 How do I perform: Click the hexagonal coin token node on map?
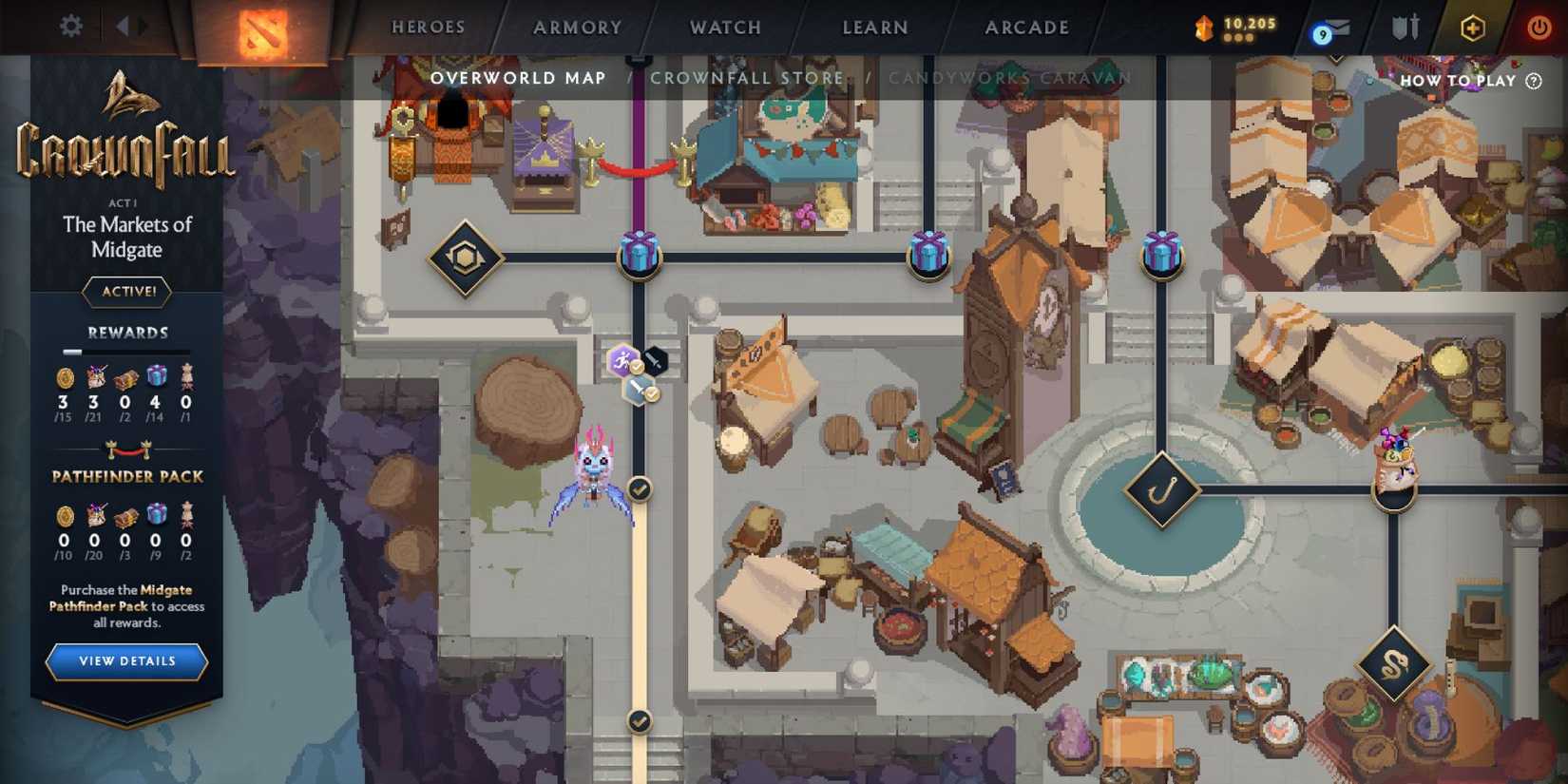pos(464,257)
